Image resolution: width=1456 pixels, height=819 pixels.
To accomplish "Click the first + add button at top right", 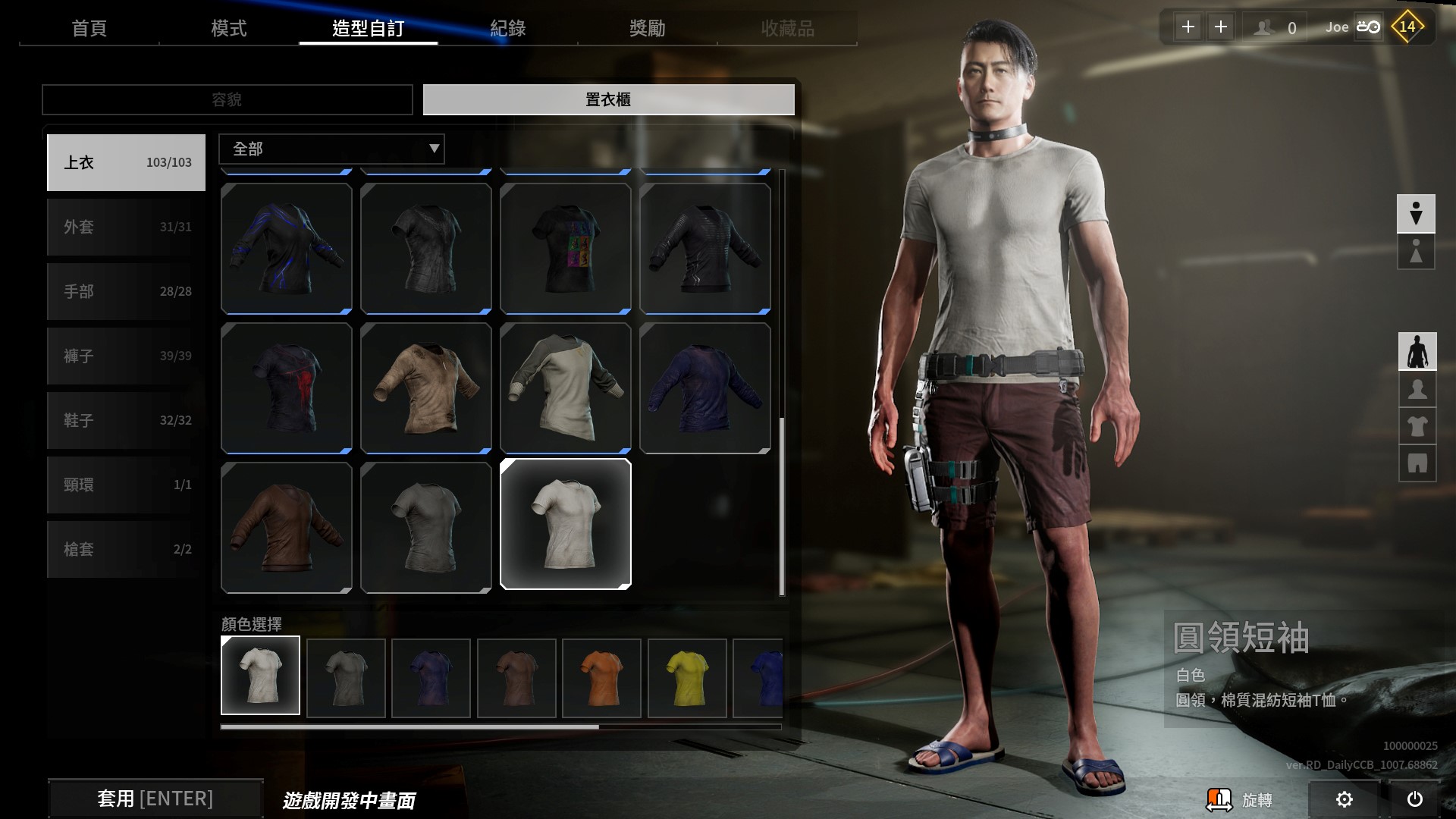I will 1188,27.
